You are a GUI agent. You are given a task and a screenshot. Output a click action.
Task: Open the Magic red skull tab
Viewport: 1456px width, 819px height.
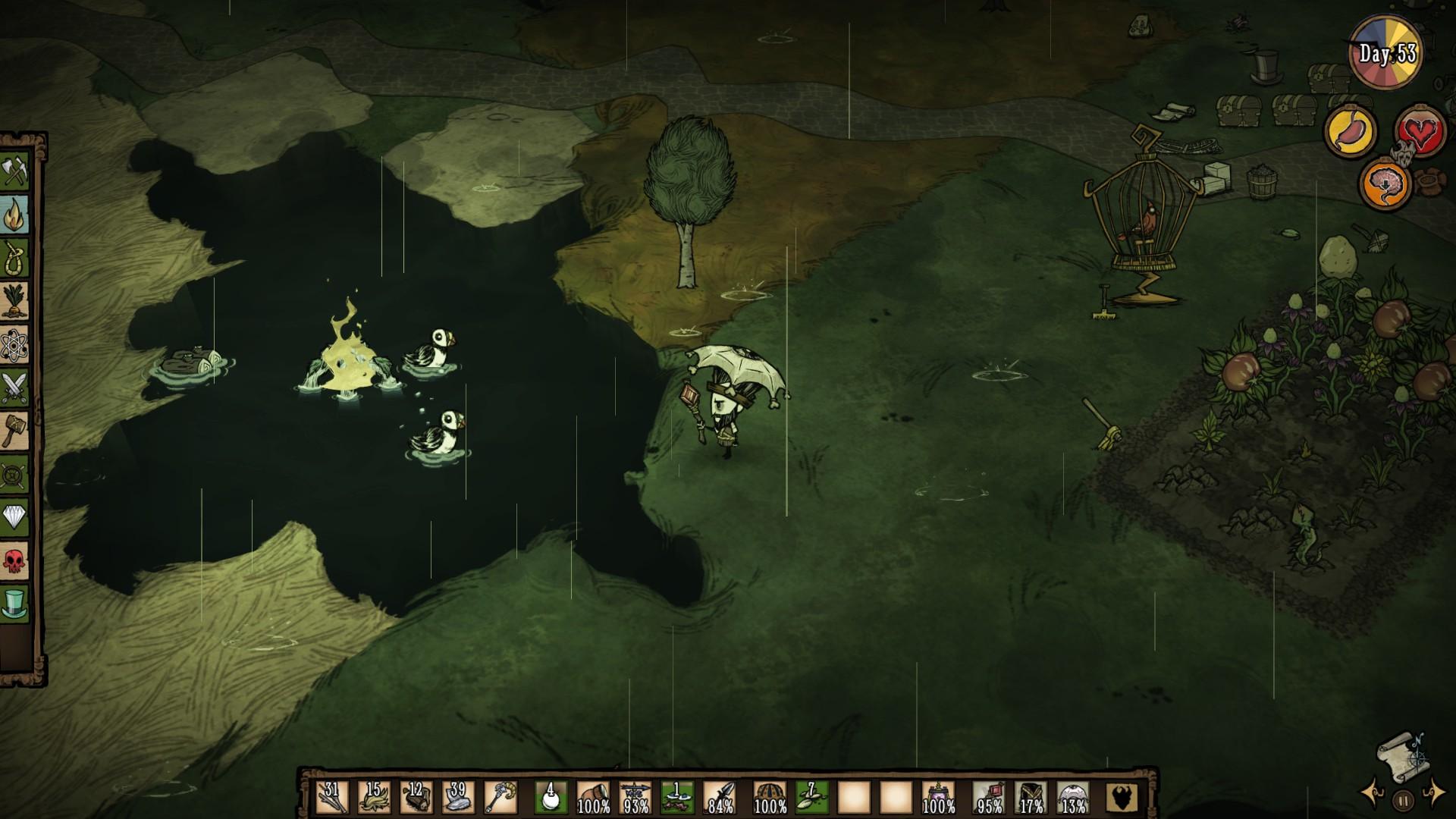coord(15,561)
